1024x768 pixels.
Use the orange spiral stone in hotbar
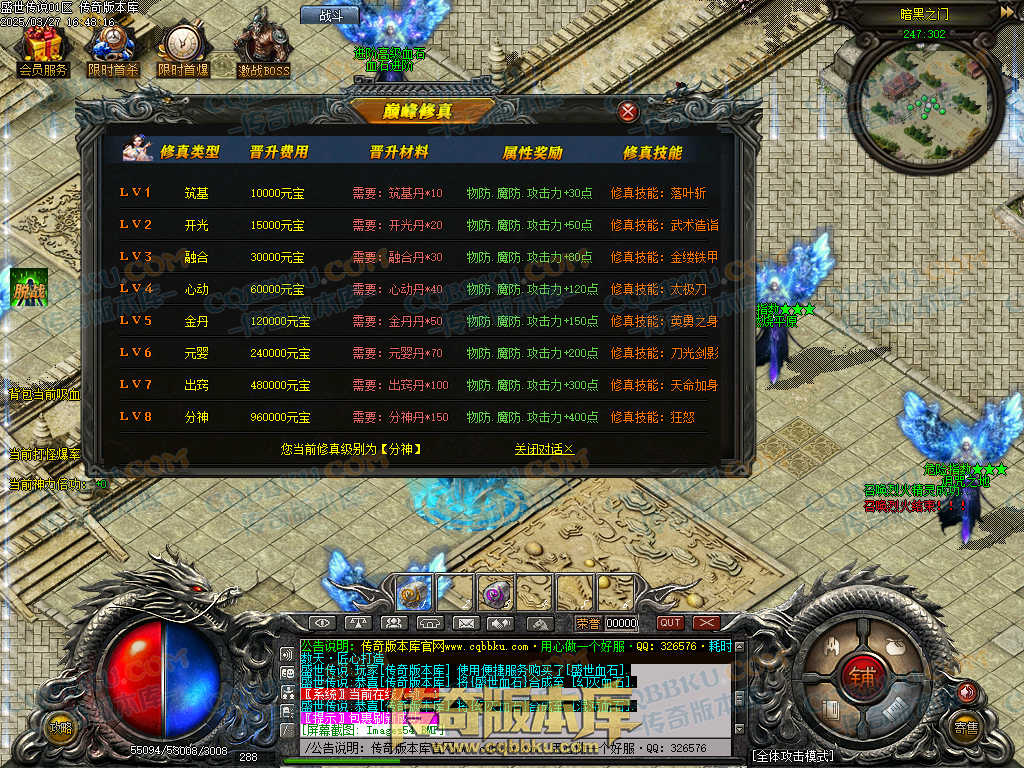[414, 591]
